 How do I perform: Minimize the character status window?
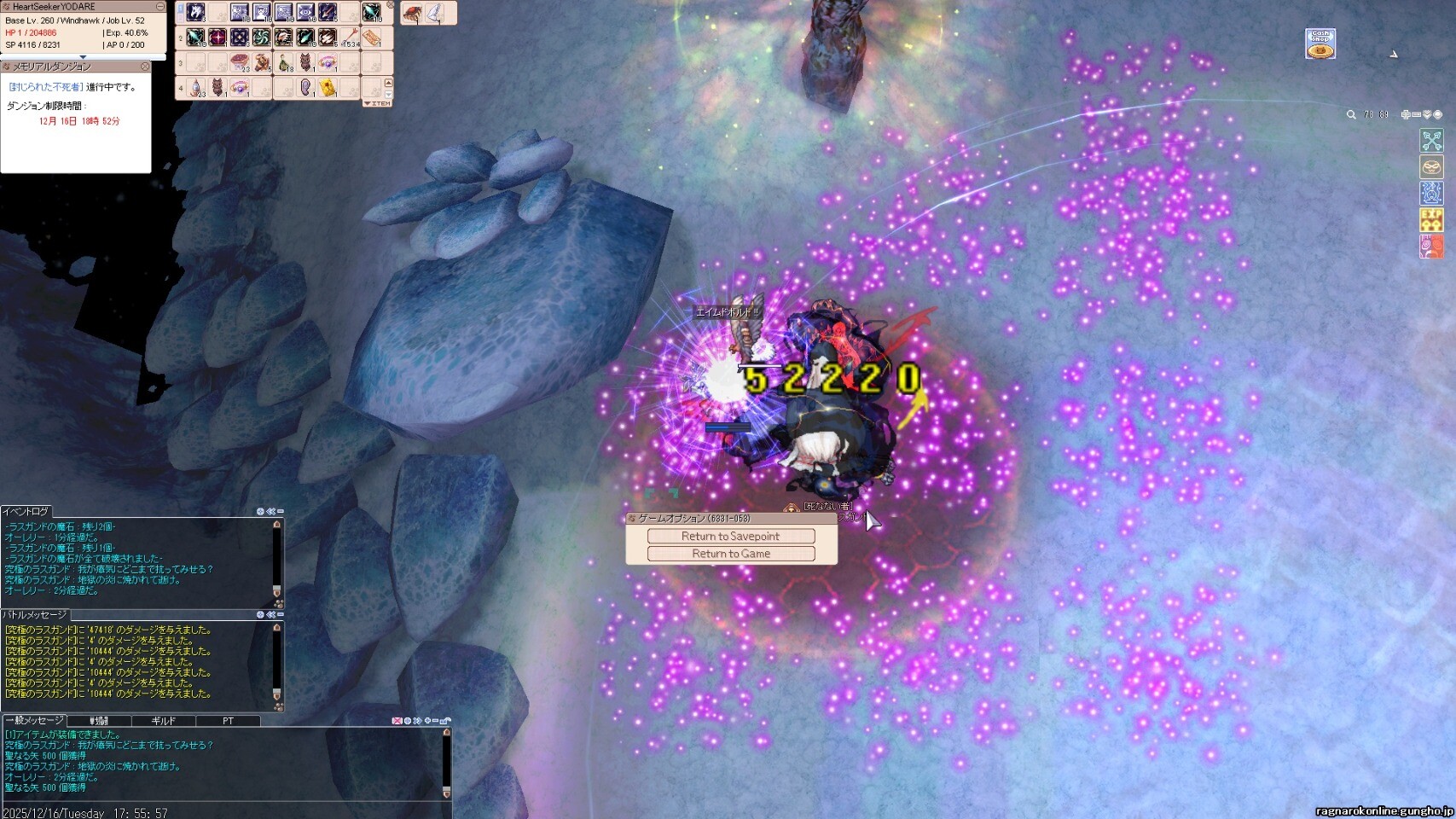[160, 7]
